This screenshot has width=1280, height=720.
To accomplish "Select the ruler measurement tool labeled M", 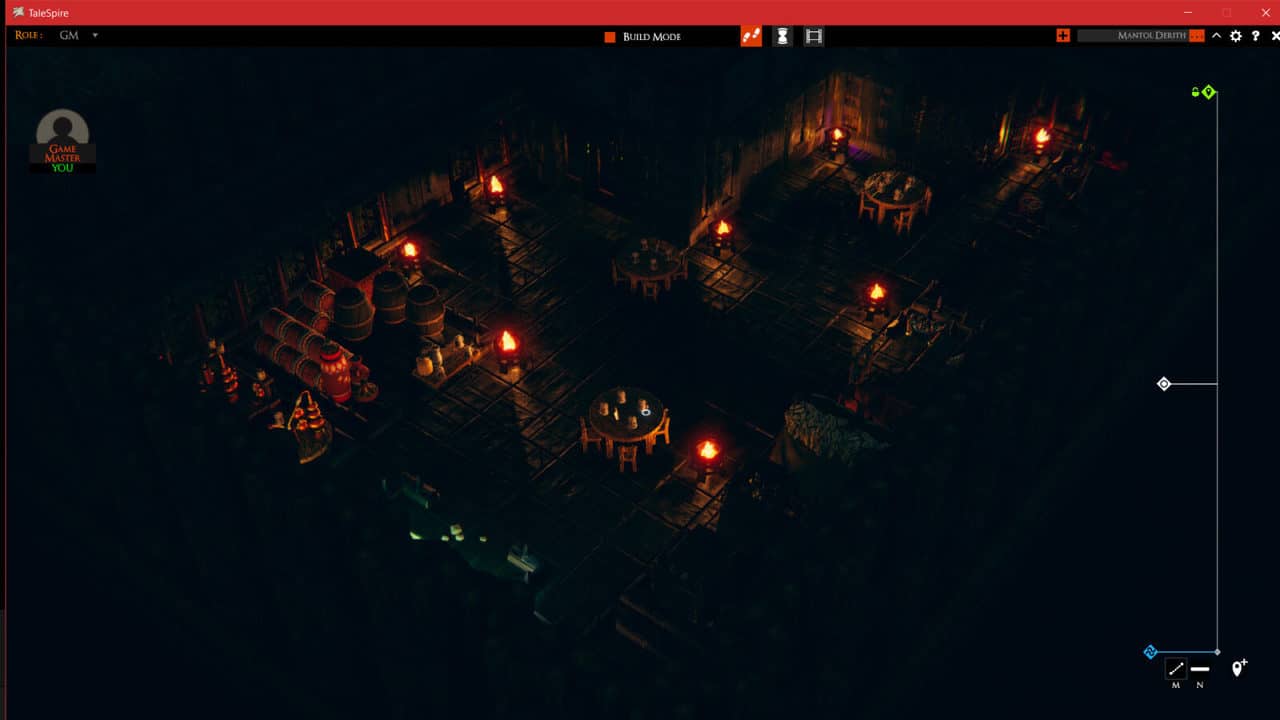I will click(1176, 668).
